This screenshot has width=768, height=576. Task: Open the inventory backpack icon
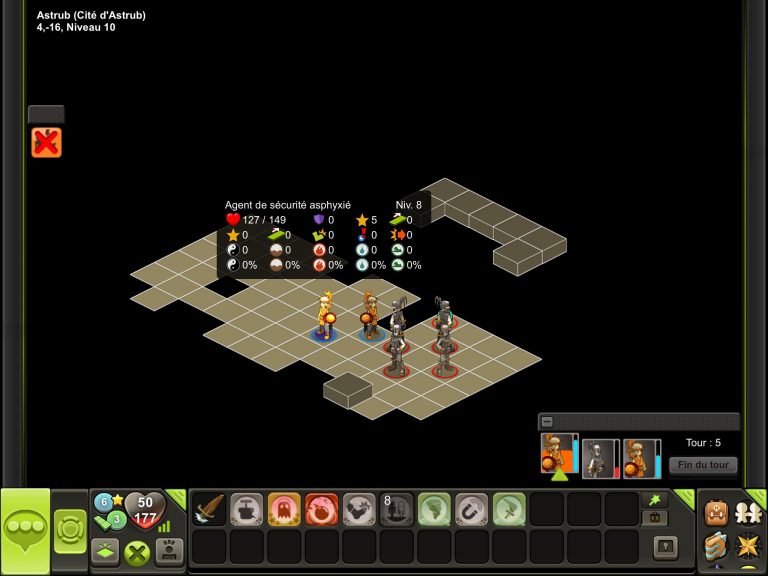point(715,512)
